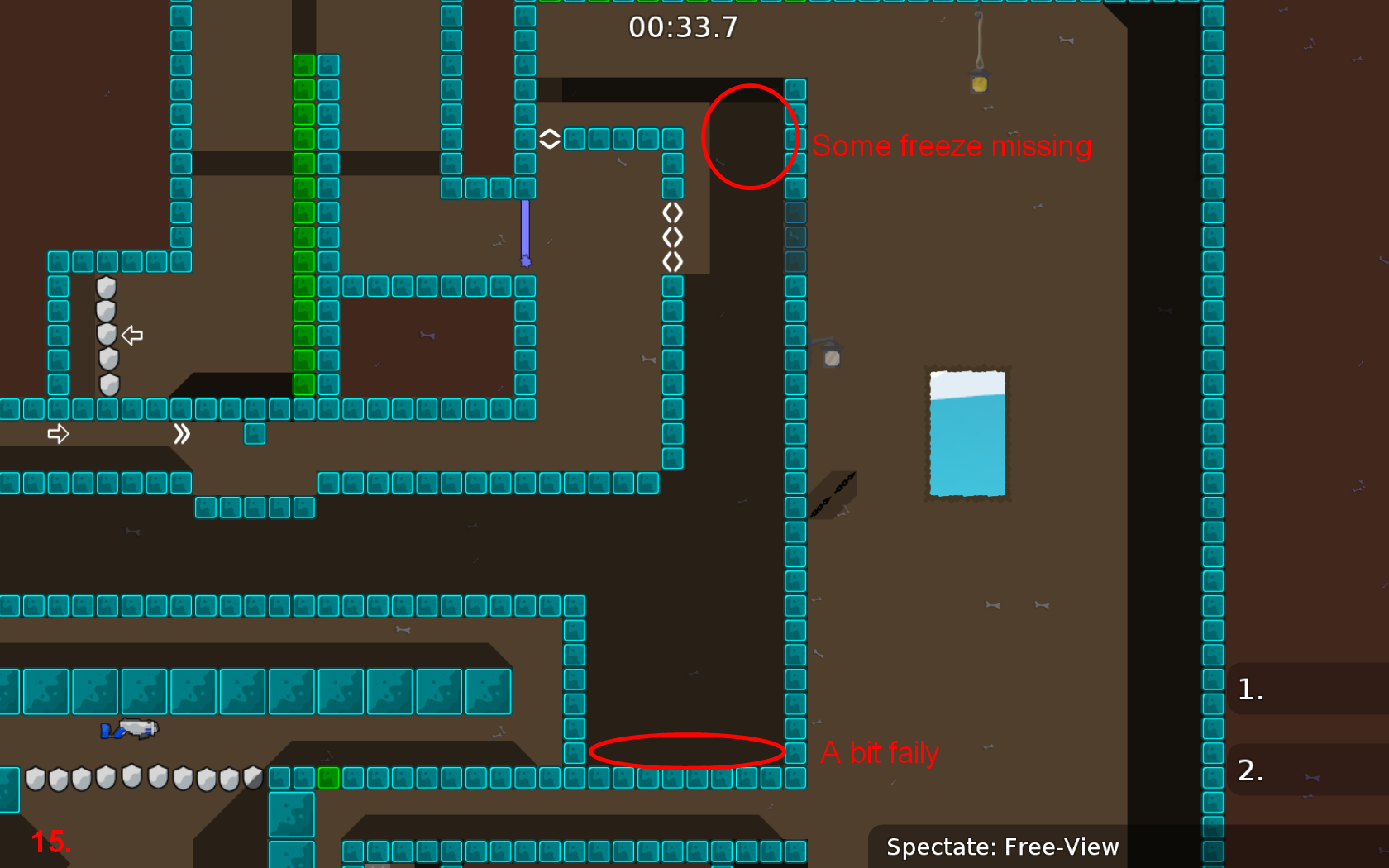Toggle the top diamond switch marker

click(672, 212)
